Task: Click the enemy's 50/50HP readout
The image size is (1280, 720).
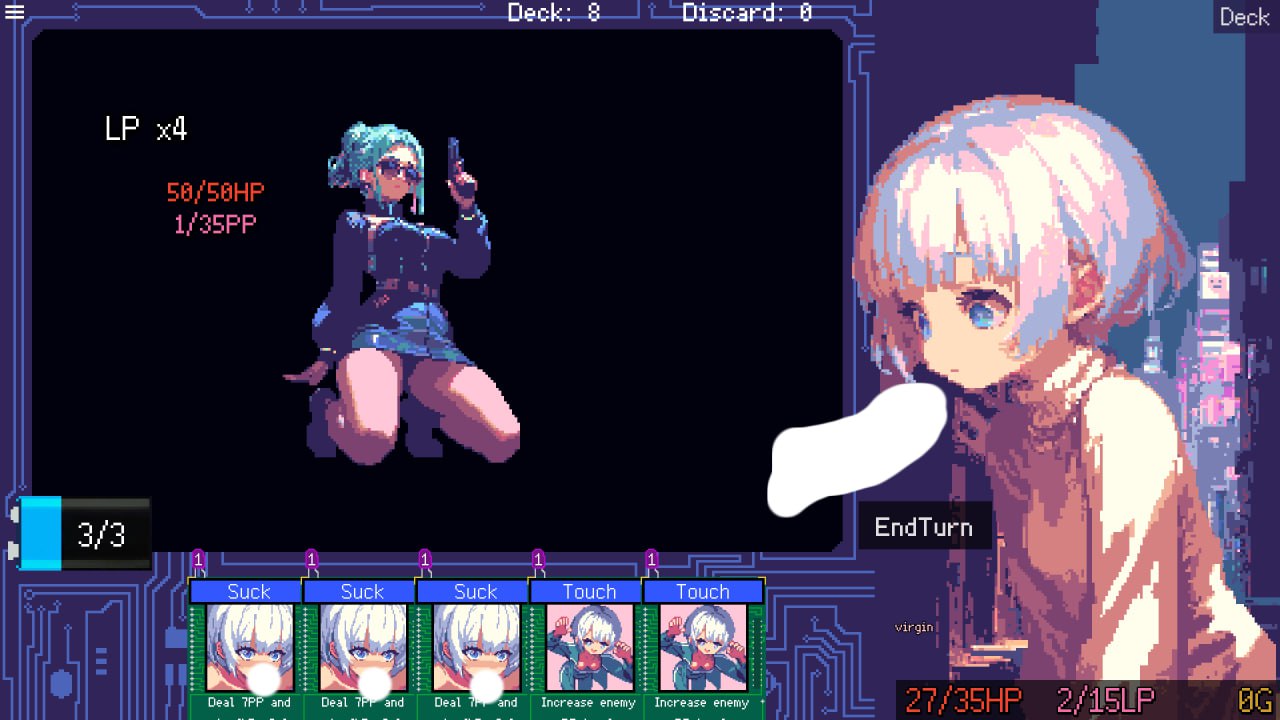Action: pyautogui.click(x=215, y=191)
